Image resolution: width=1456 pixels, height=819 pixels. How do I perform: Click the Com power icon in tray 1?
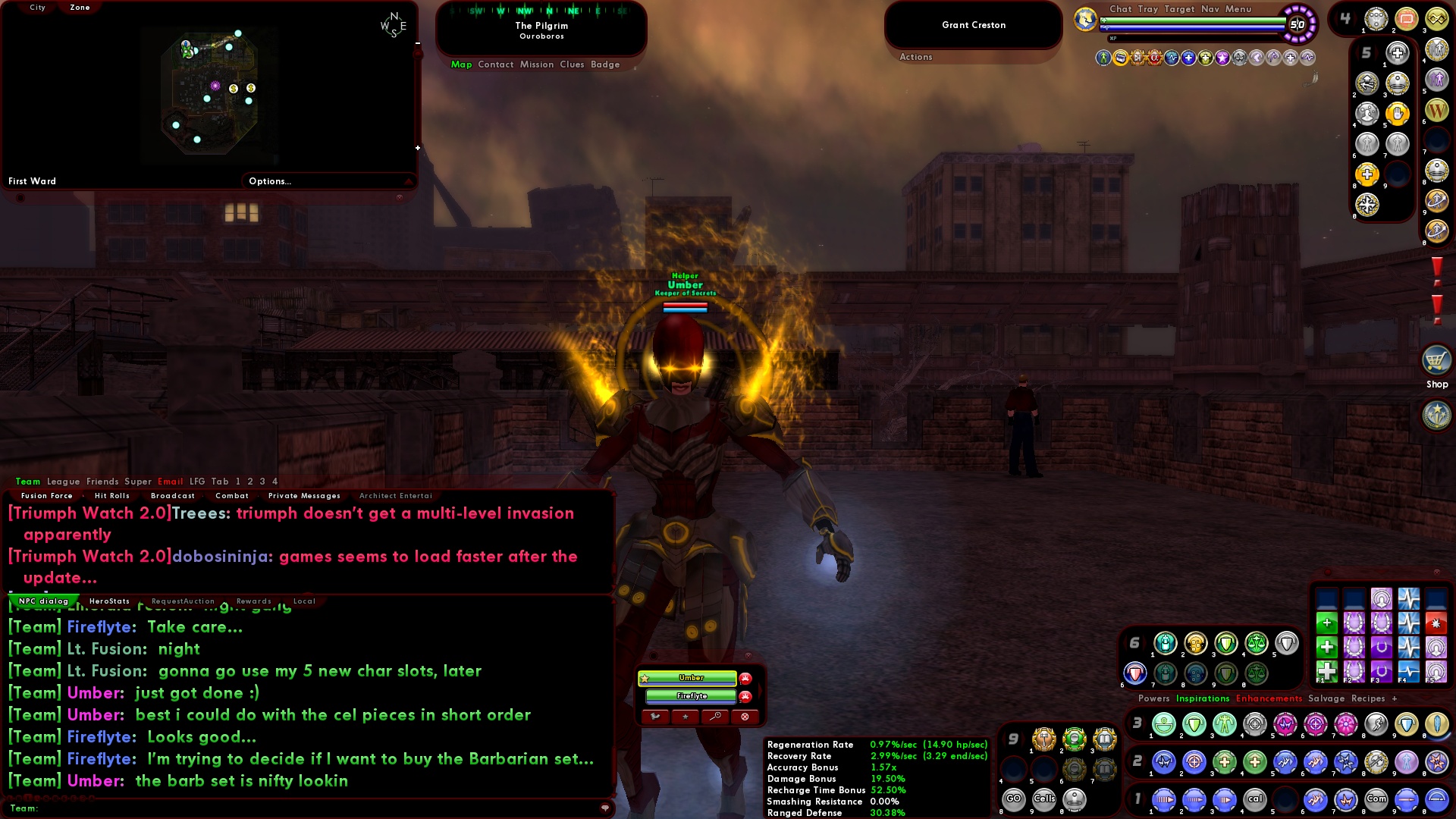click(x=1377, y=799)
